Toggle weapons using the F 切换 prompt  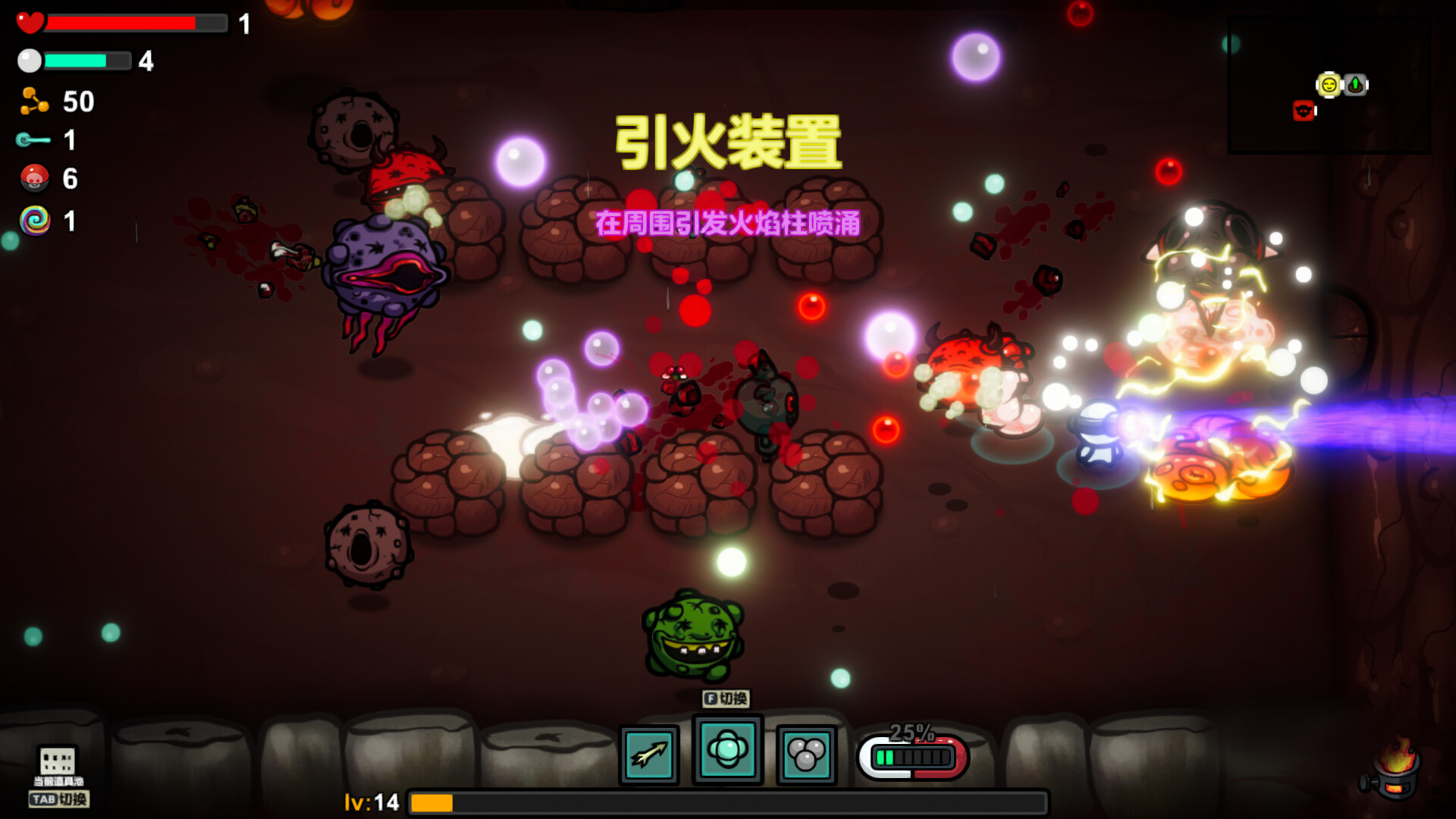[724, 700]
